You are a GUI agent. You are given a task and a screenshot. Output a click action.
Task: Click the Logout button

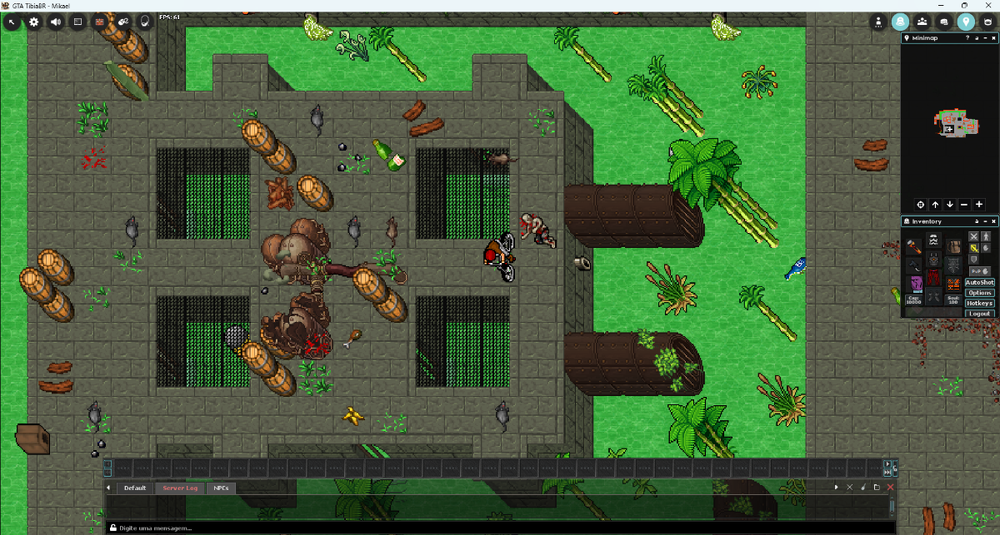coord(979,313)
